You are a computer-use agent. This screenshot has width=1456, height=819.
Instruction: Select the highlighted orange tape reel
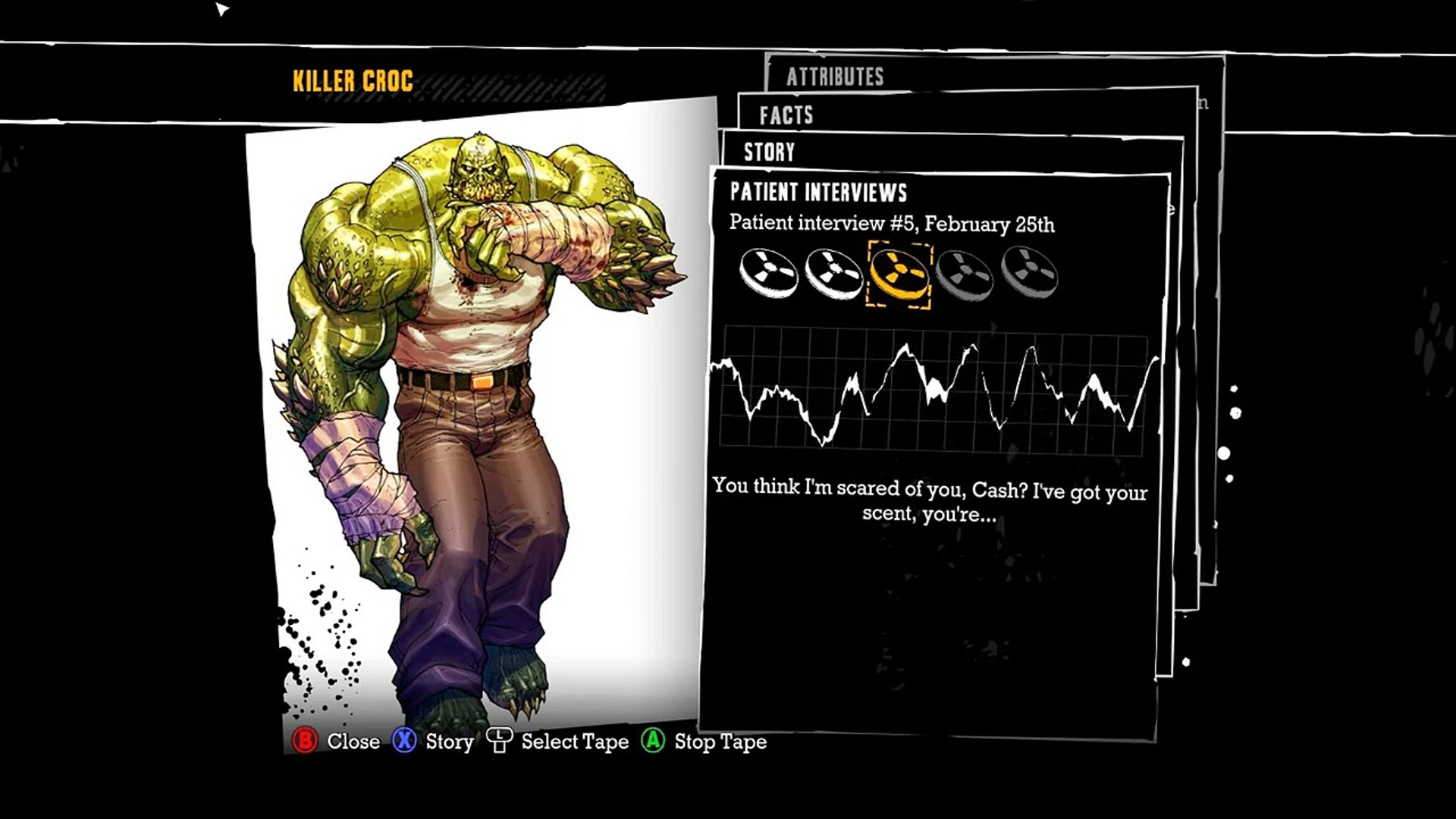(x=899, y=274)
